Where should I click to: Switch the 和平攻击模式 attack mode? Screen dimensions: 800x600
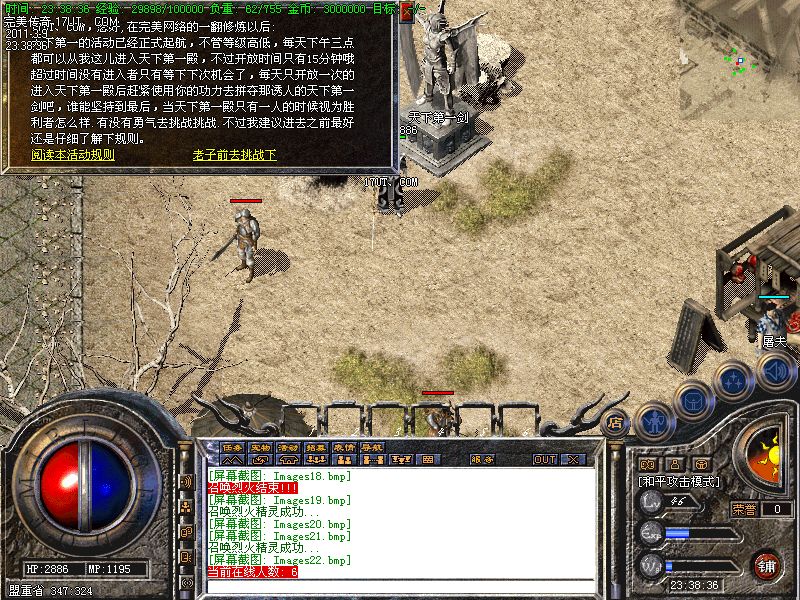pyautogui.click(x=680, y=481)
